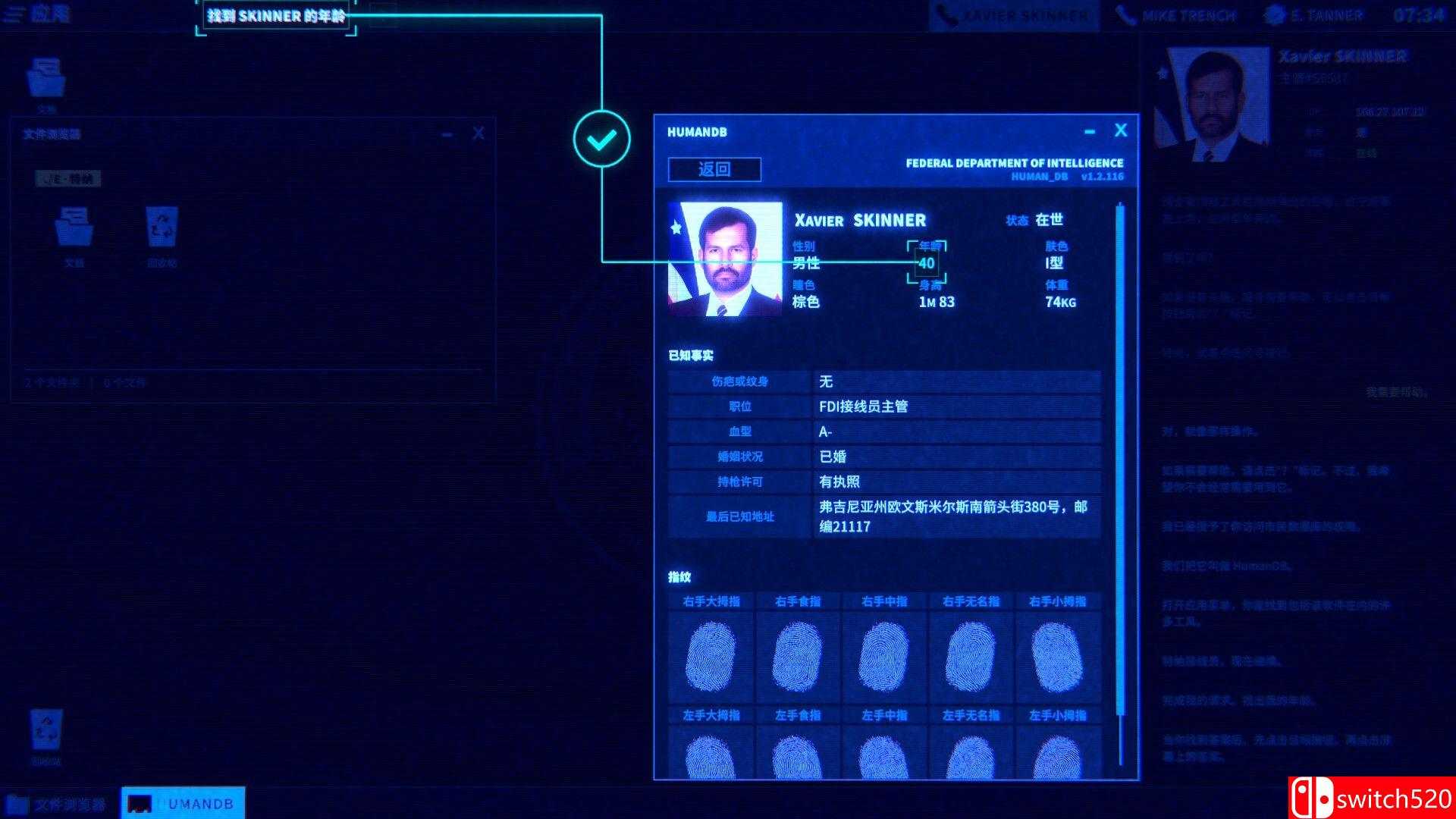The width and height of the screenshot is (1456, 819).
Task: Open the 文档 folder icon on the desktop
Action: [47, 76]
